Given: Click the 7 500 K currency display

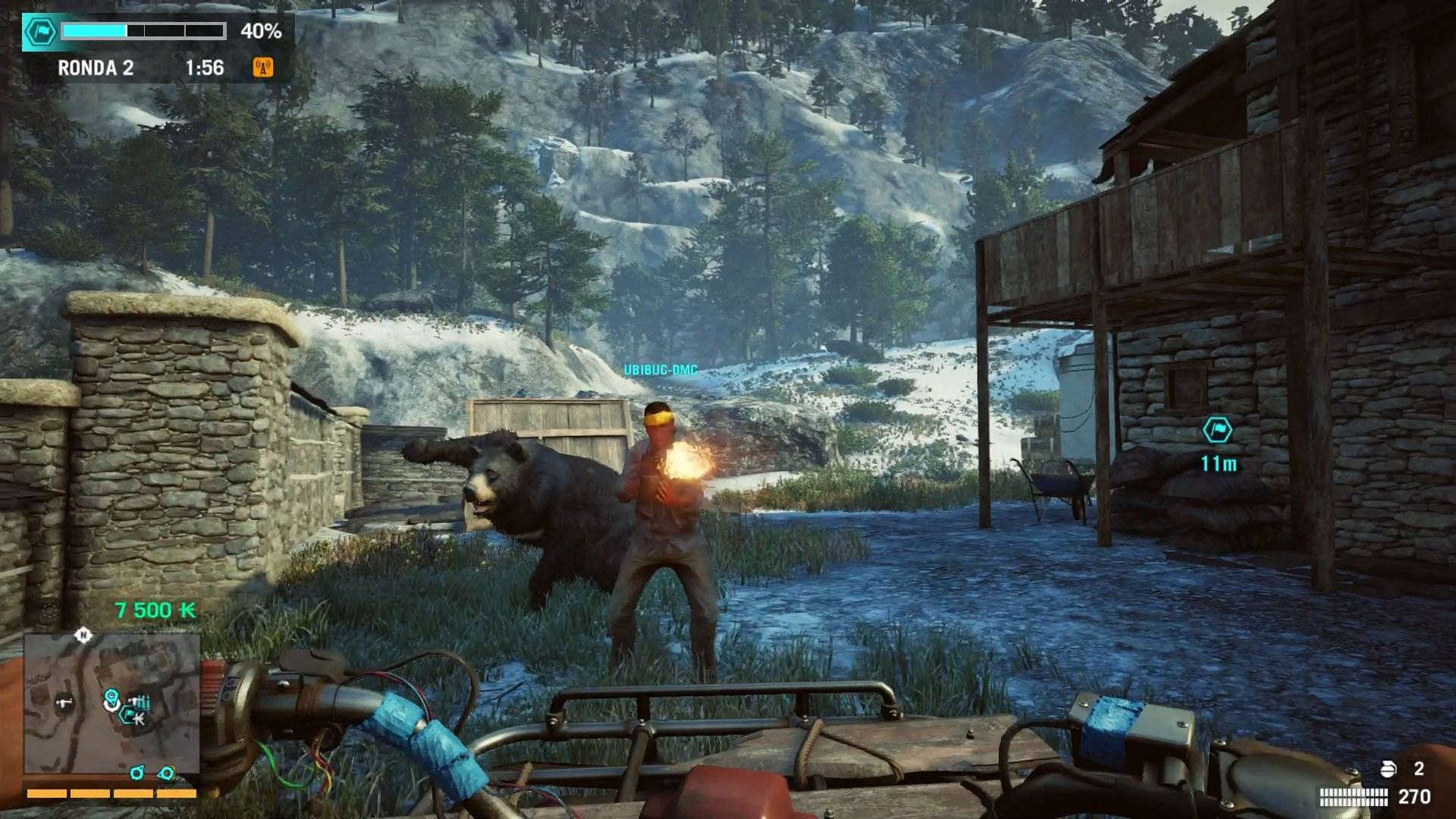Looking at the screenshot, I should coord(152,607).
